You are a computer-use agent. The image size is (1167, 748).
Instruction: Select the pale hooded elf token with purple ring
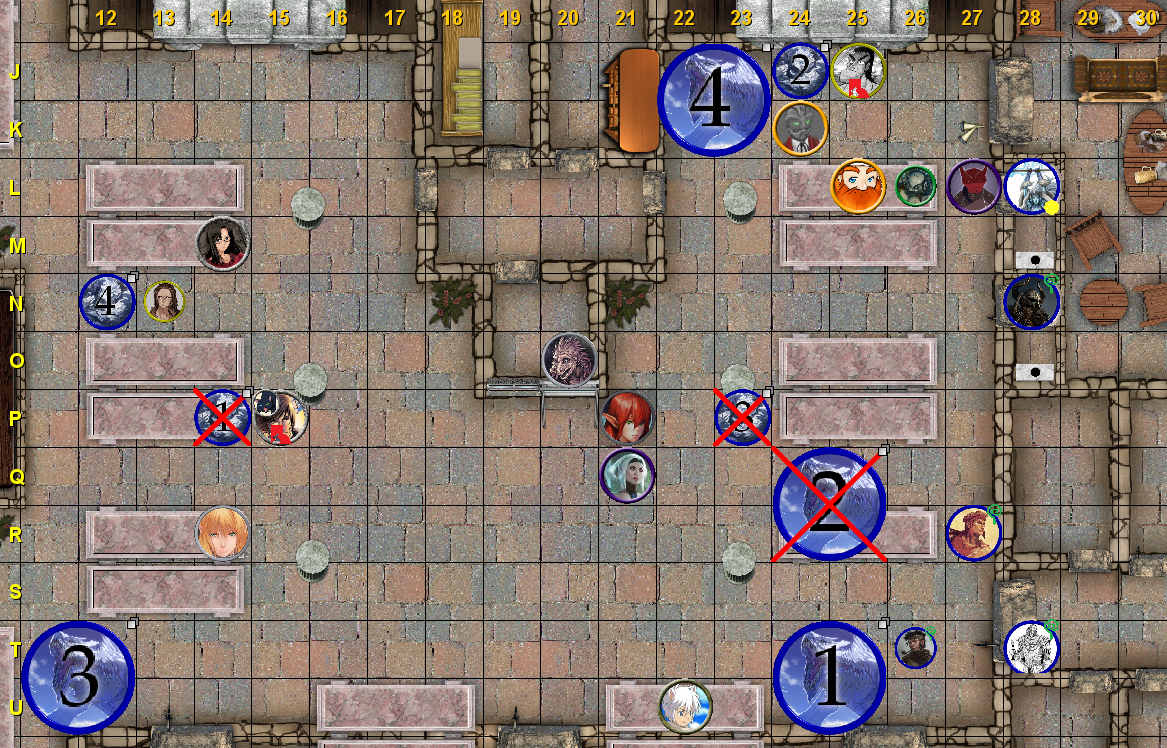(627, 475)
